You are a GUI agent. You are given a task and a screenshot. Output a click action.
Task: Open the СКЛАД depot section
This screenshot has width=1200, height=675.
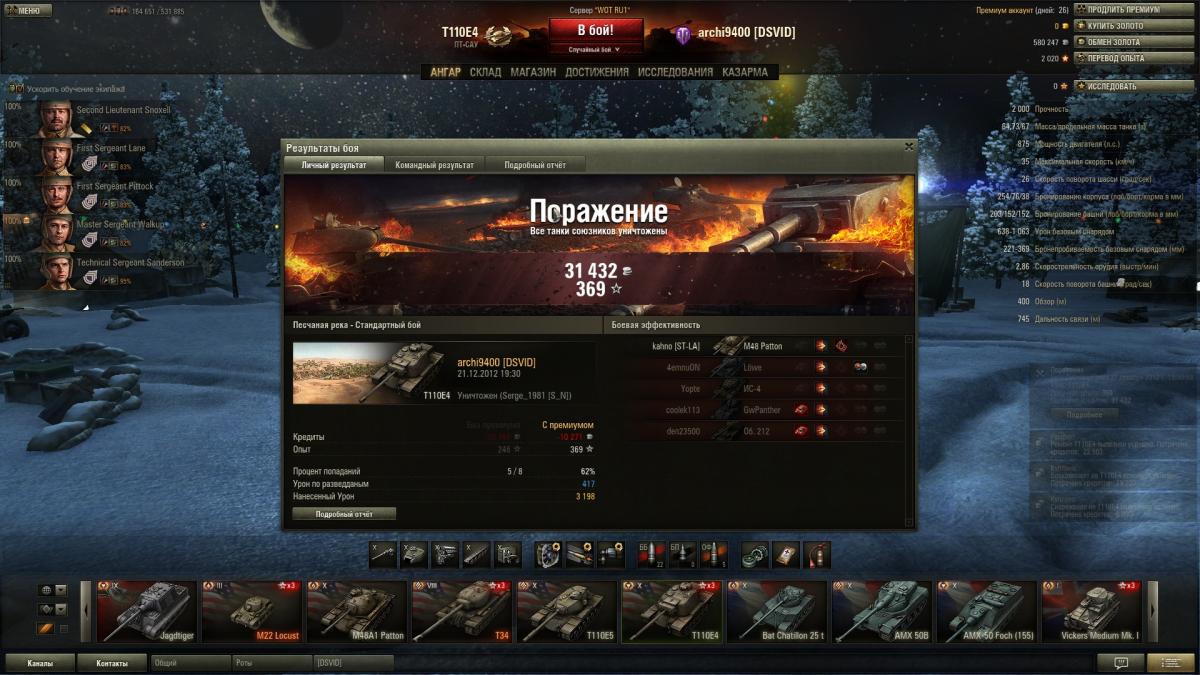point(486,72)
